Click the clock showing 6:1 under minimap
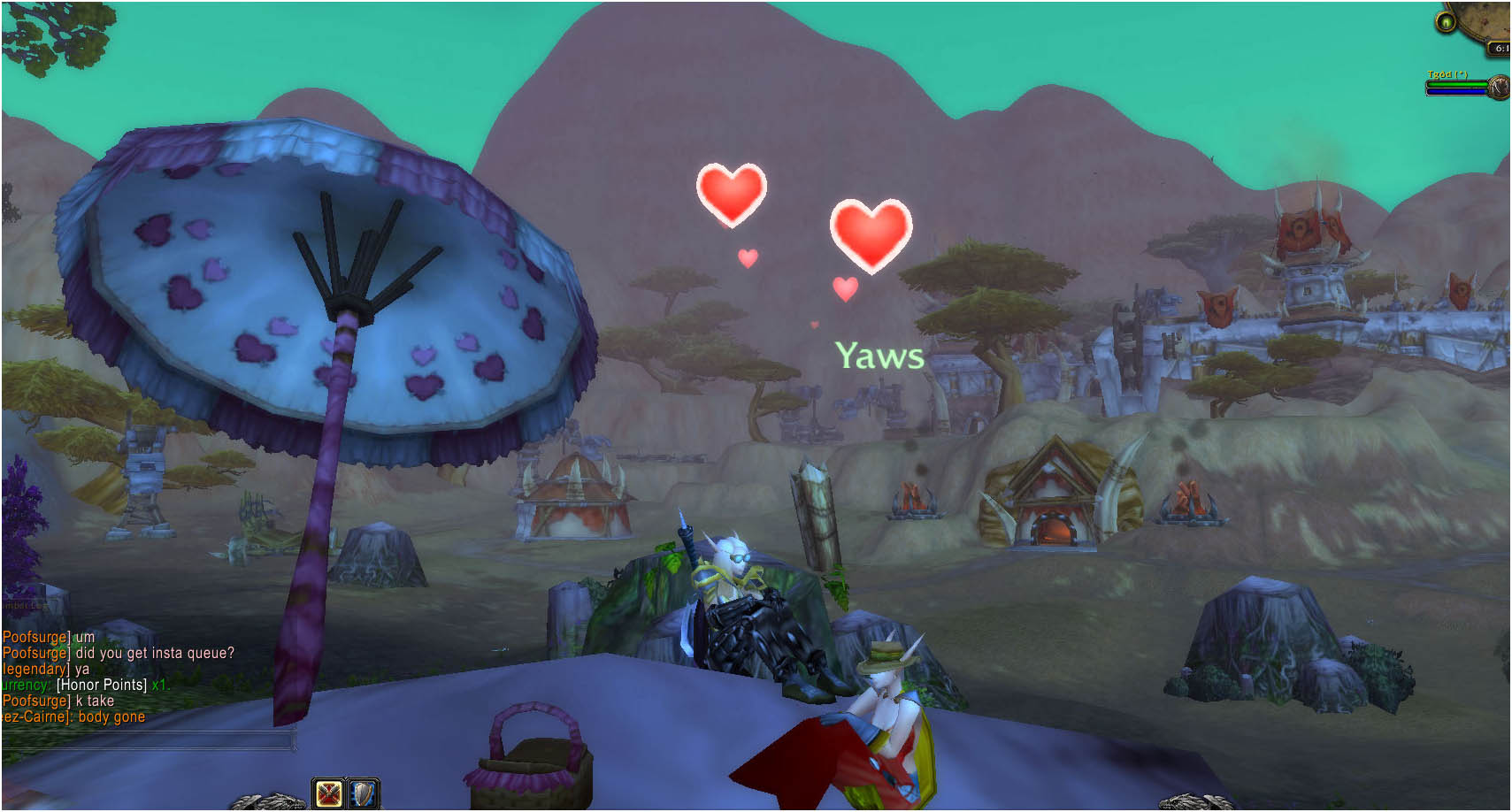 click(x=1500, y=49)
